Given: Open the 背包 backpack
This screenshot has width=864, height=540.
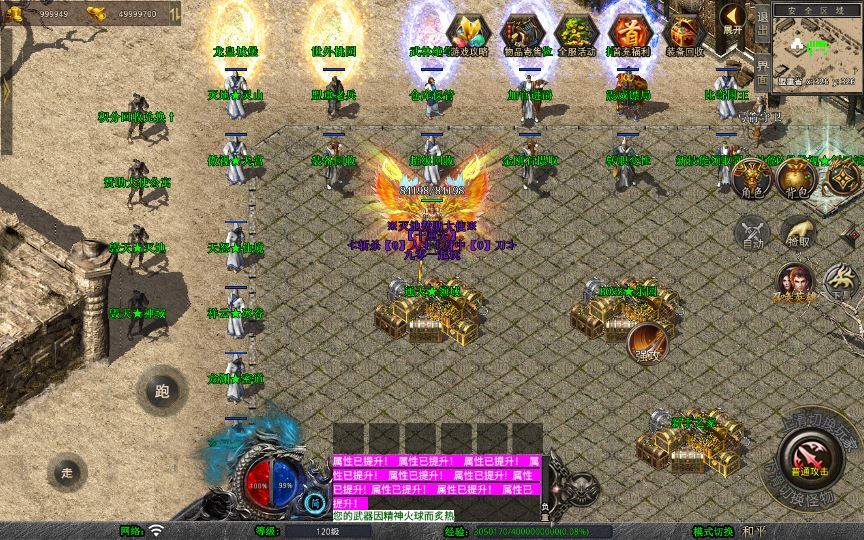Looking at the screenshot, I should (x=796, y=177).
